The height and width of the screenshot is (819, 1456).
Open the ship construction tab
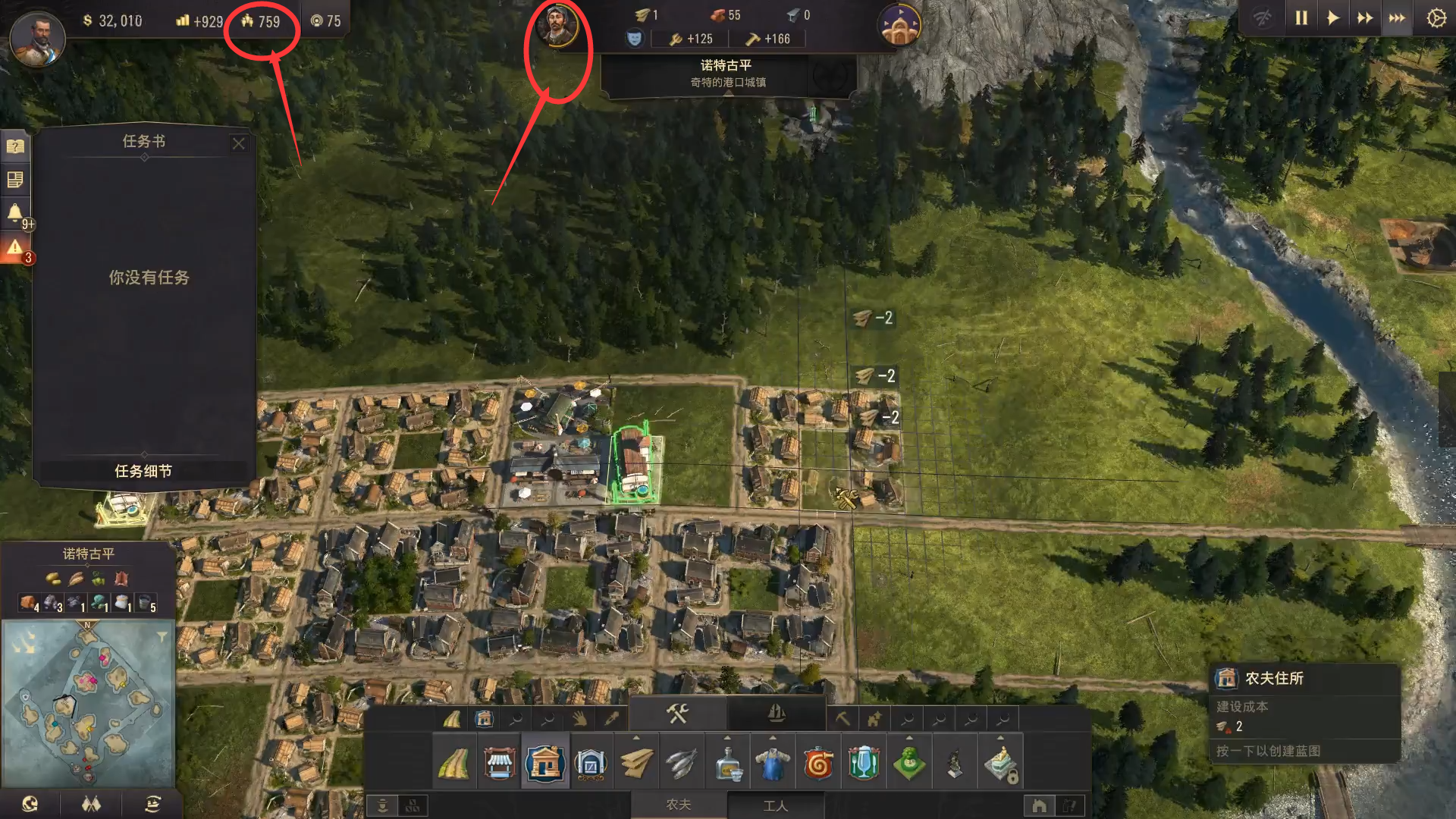776,713
